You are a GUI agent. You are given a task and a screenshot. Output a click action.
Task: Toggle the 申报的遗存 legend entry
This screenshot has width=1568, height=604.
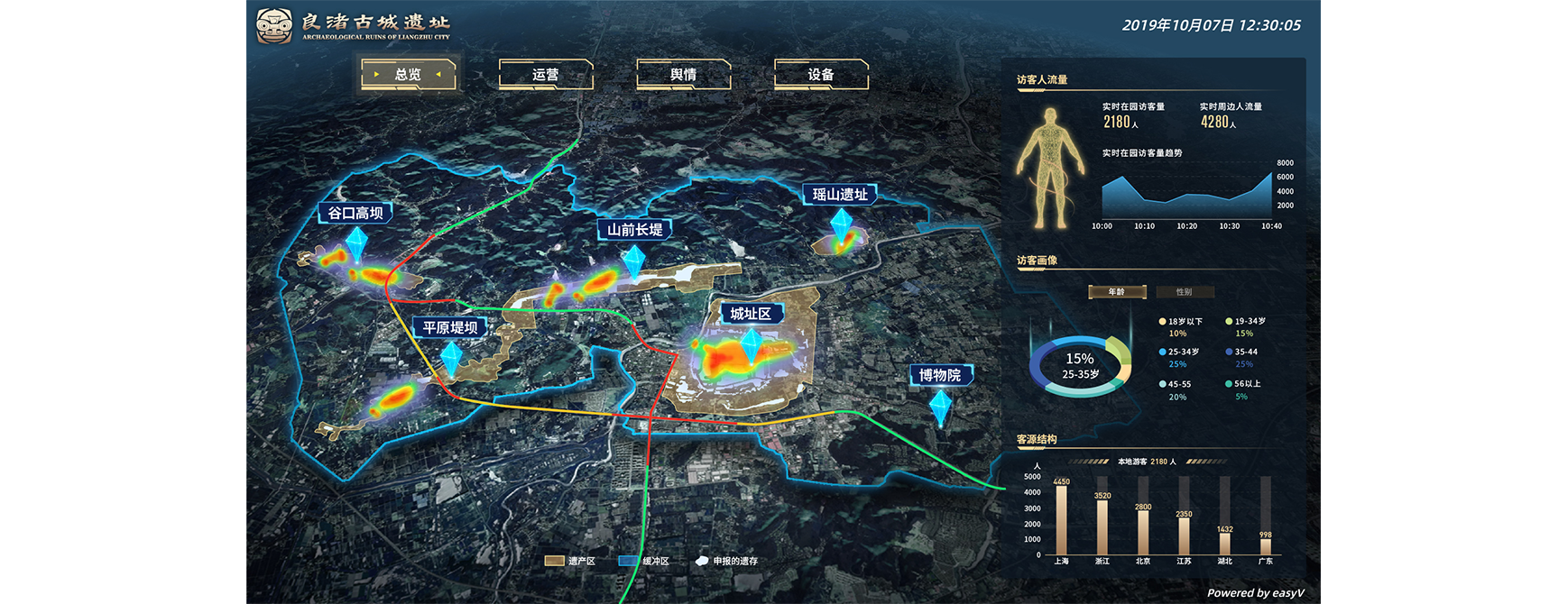click(x=727, y=561)
